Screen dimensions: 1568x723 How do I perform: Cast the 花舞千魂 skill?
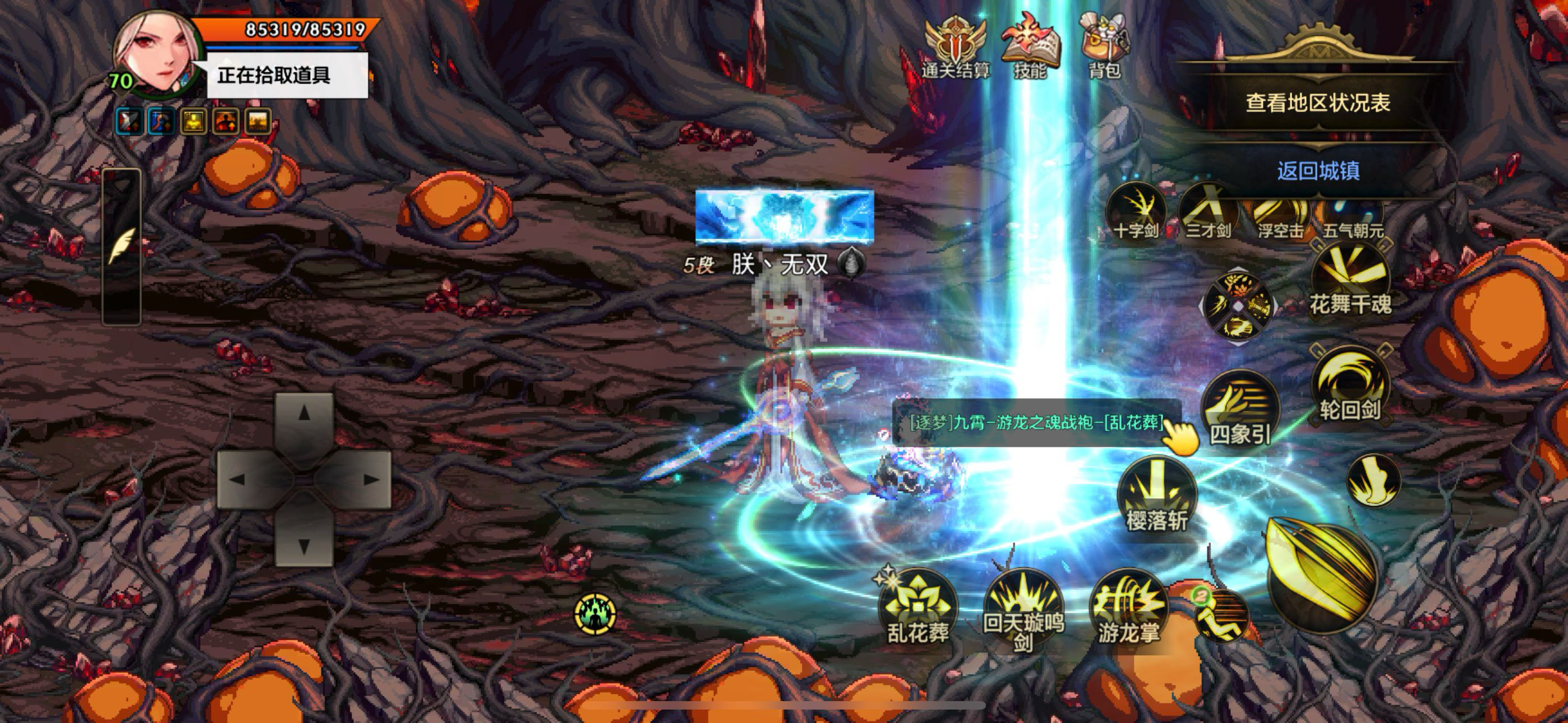point(1350,282)
